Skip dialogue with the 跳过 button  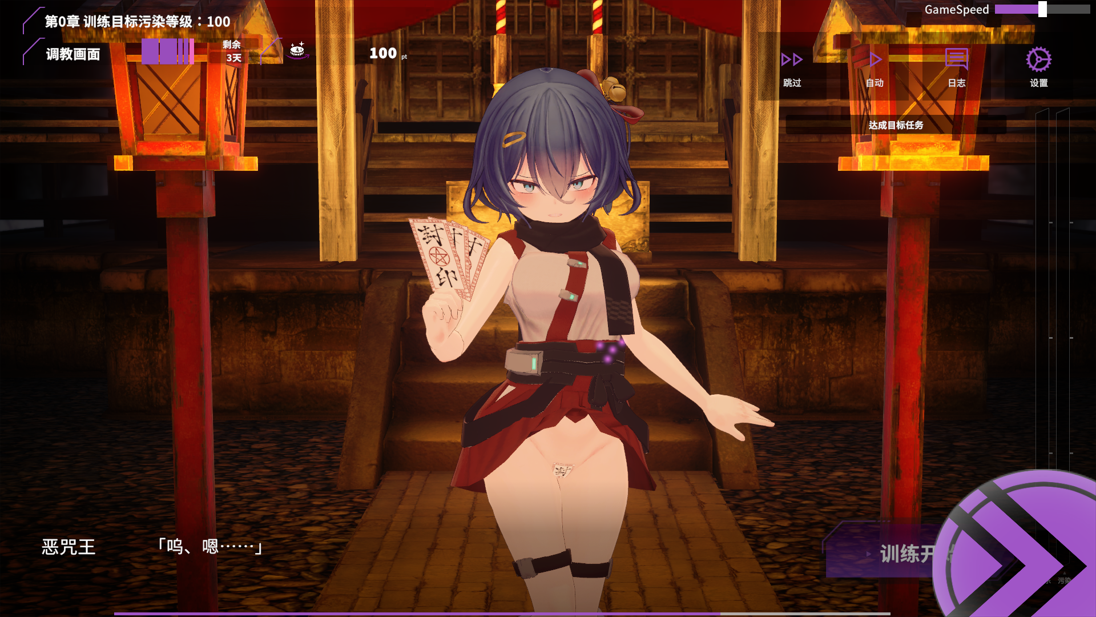792,66
